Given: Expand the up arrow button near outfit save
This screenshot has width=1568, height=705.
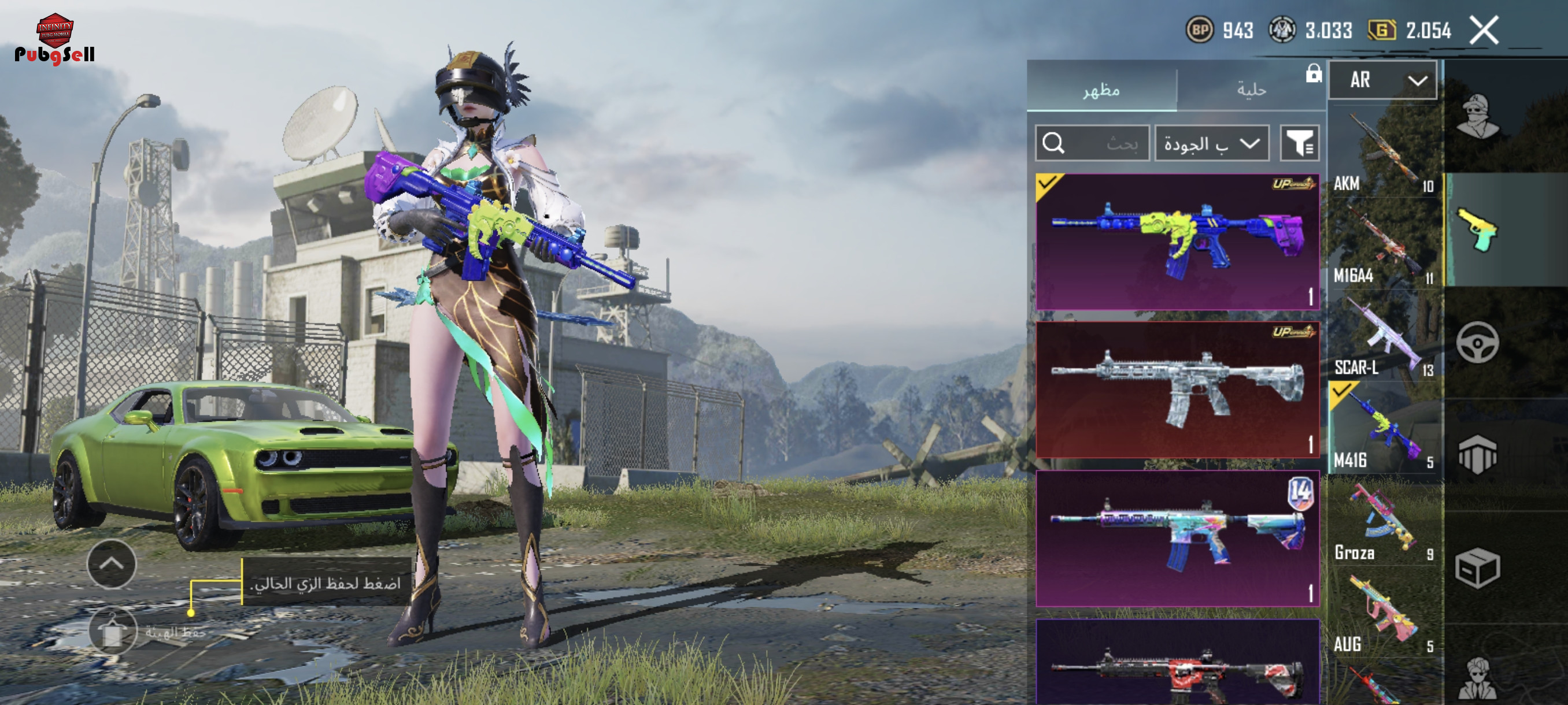Looking at the screenshot, I should (112, 564).
